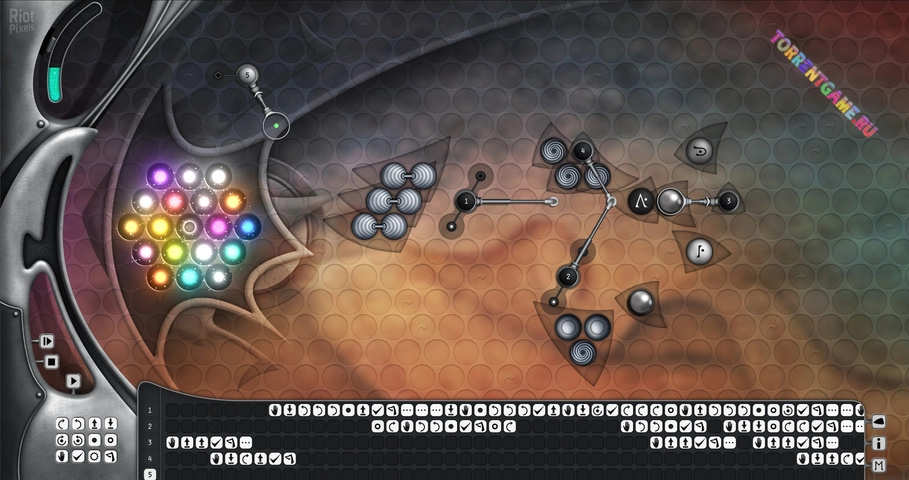The width and height of the screenshot is (909, 480).
Task: Pick the checkmark instruction in the palette
Action: click(78, 457)
